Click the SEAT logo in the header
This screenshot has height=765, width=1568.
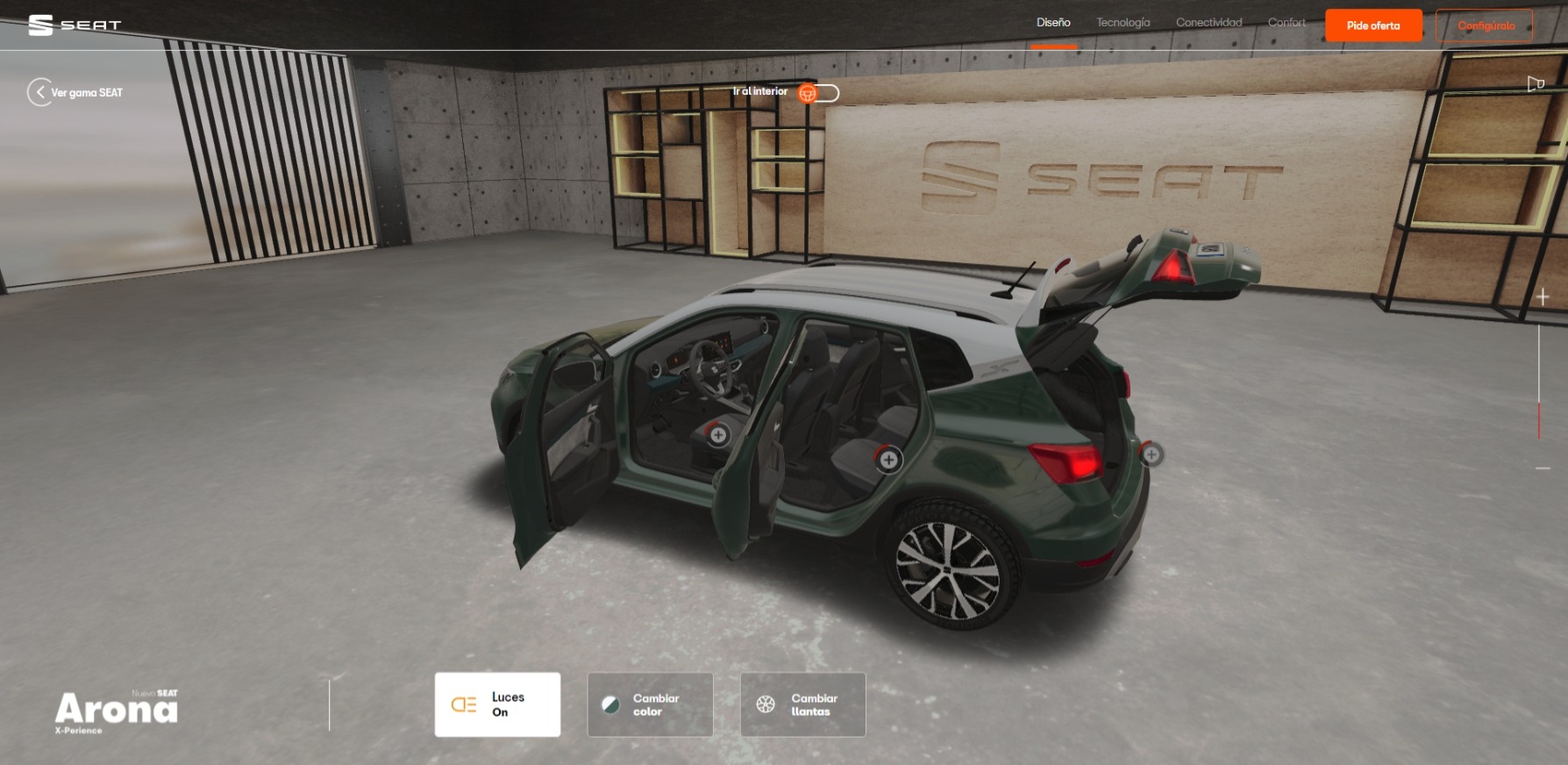(x=75, y=25)
